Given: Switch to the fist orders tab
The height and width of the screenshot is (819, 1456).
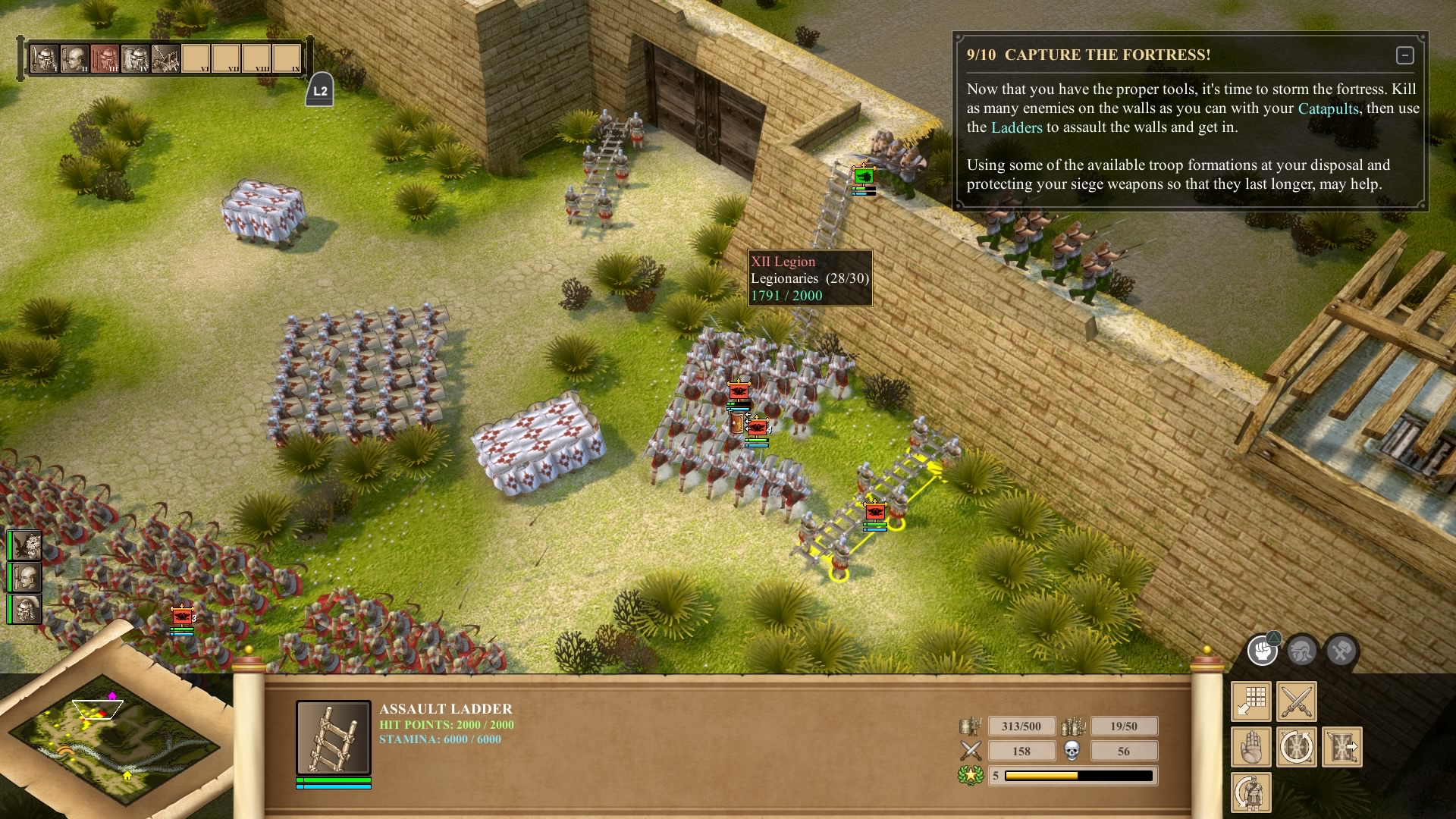Looking at the screenshot, I should 1263,651.
